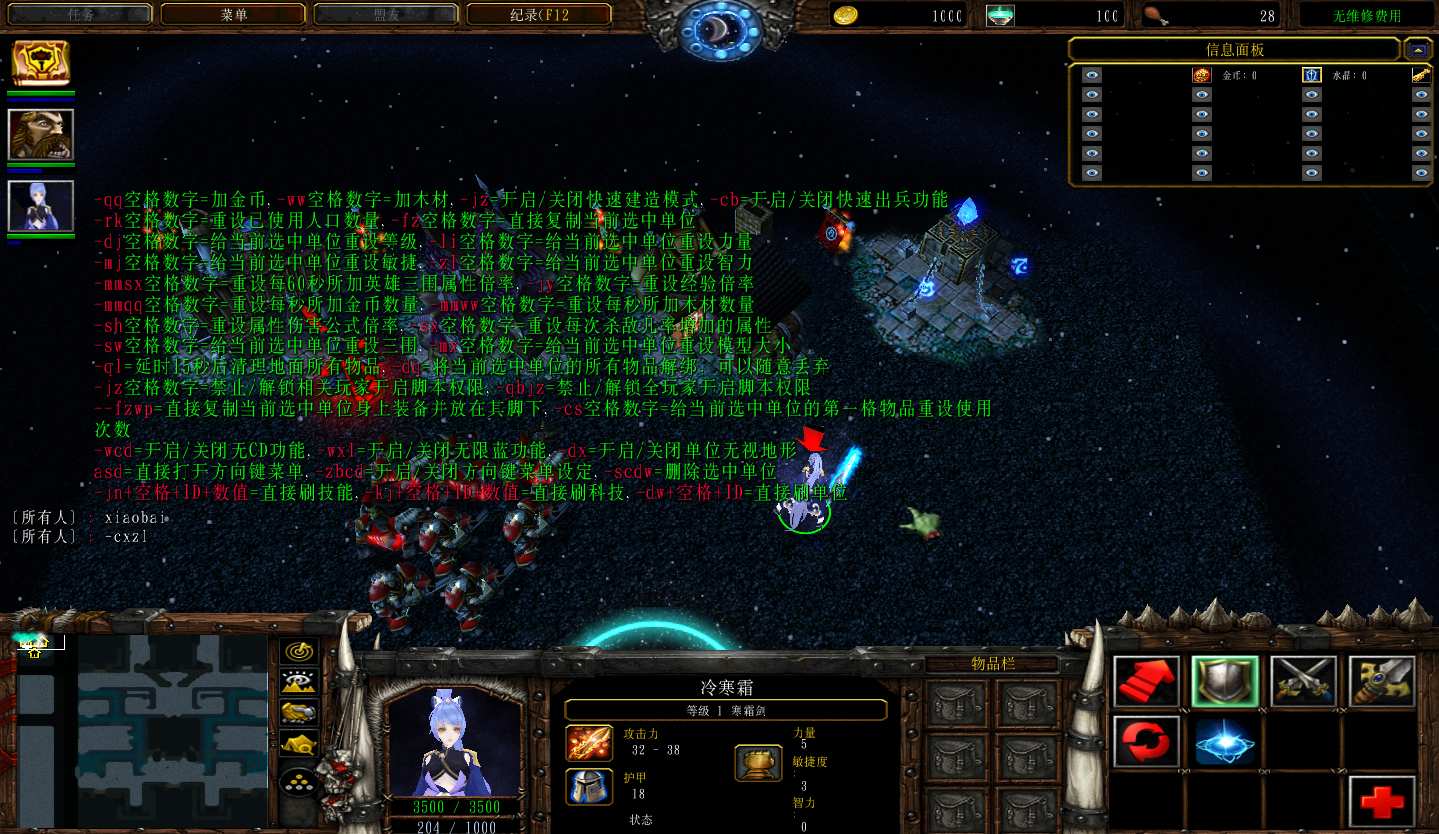
Task: Choose the sword and banner command
Action: [1382, 682]
